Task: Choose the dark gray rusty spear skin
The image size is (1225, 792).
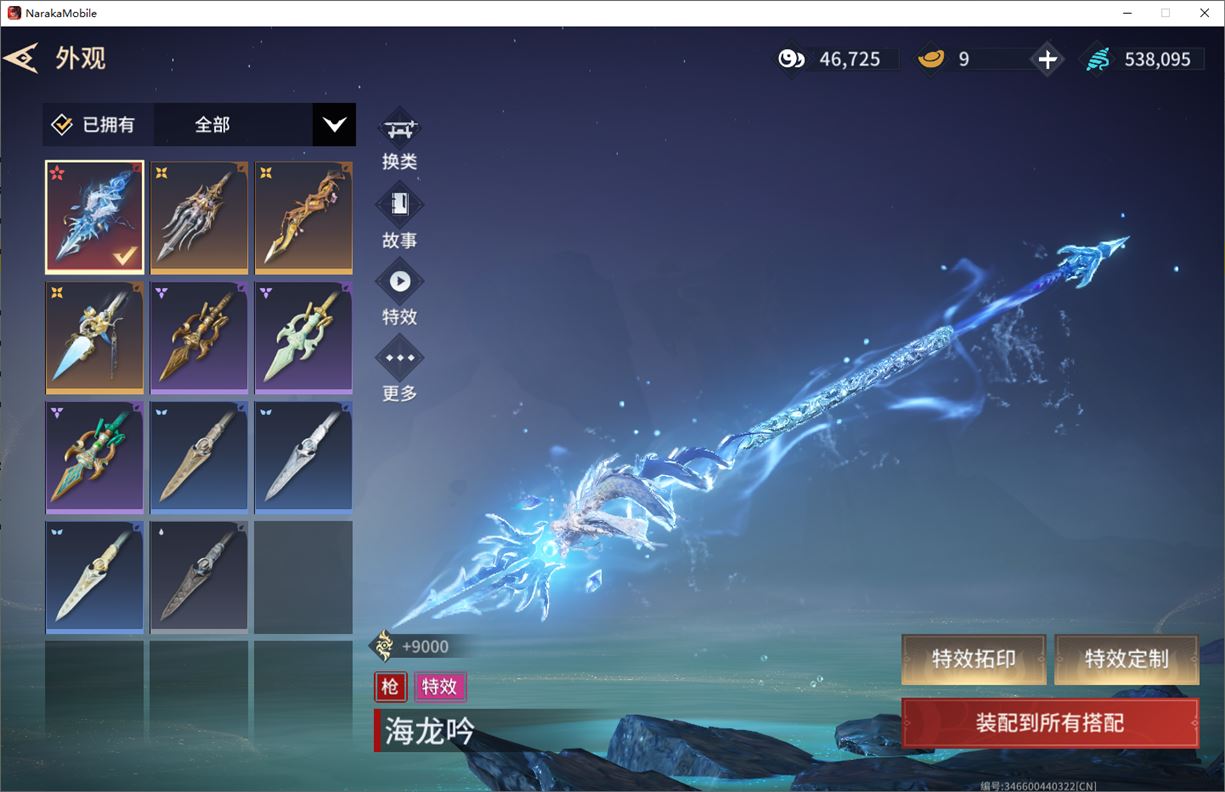Action: pos(199,577)
